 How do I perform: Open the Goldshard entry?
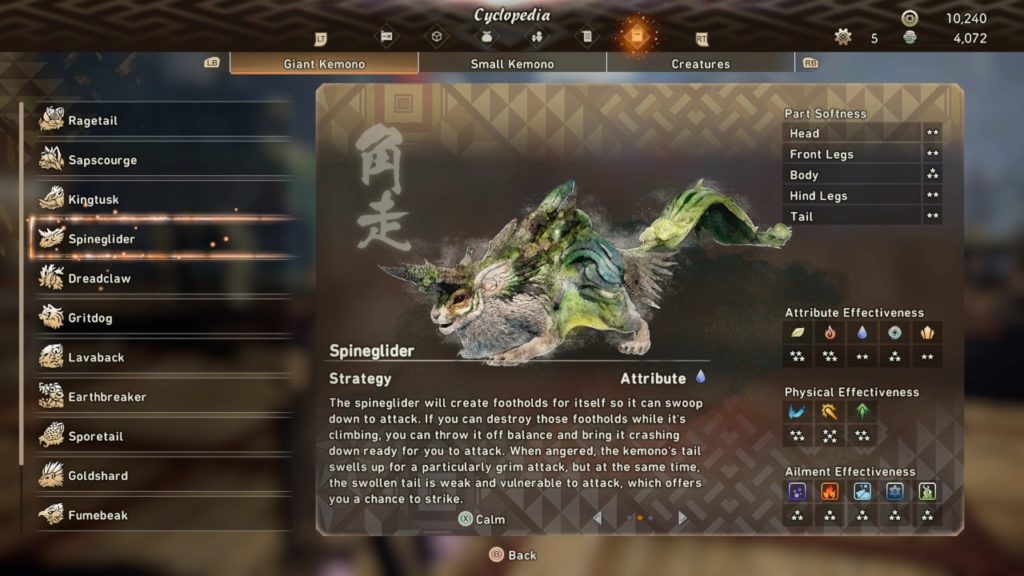(x=160, y=476)
